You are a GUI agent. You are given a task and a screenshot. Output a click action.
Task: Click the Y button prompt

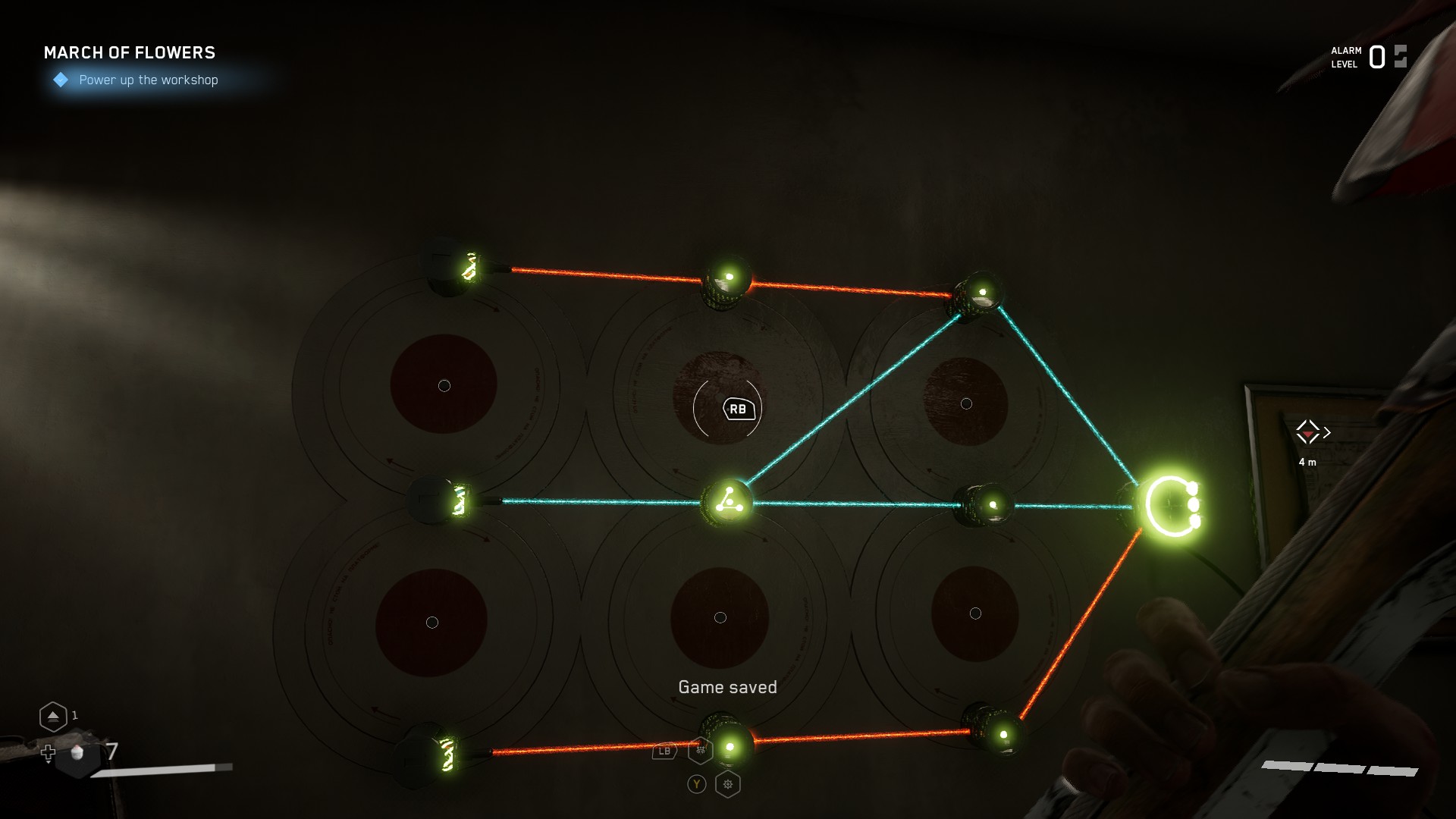(x=695, y=784)
